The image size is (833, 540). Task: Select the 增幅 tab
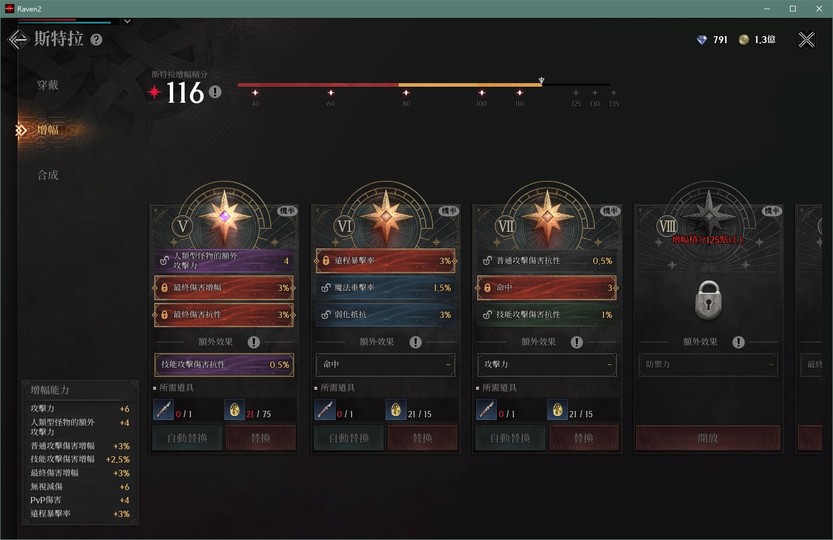coord(47,130)
